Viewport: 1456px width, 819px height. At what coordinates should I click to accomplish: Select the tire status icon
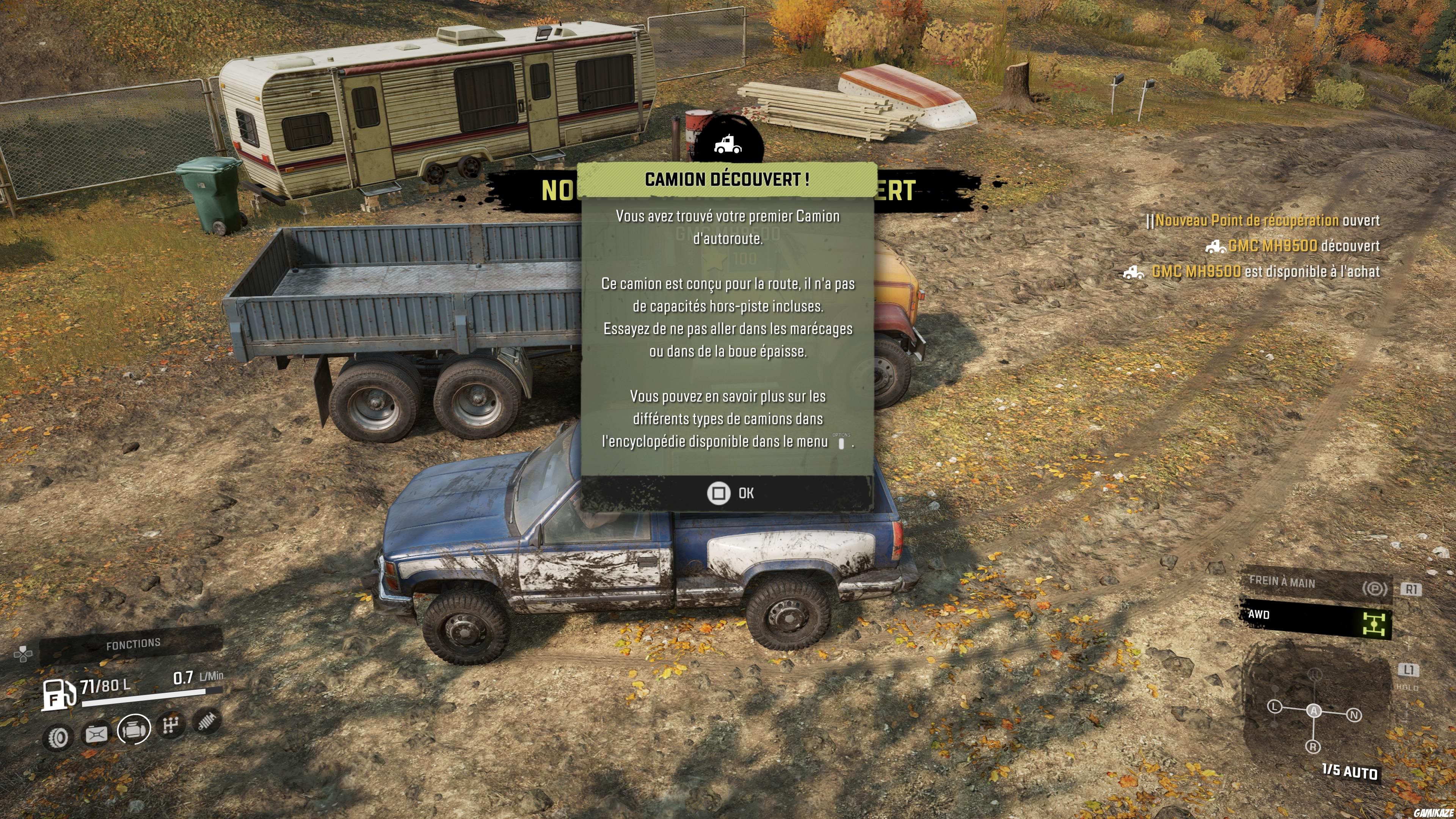58,737
